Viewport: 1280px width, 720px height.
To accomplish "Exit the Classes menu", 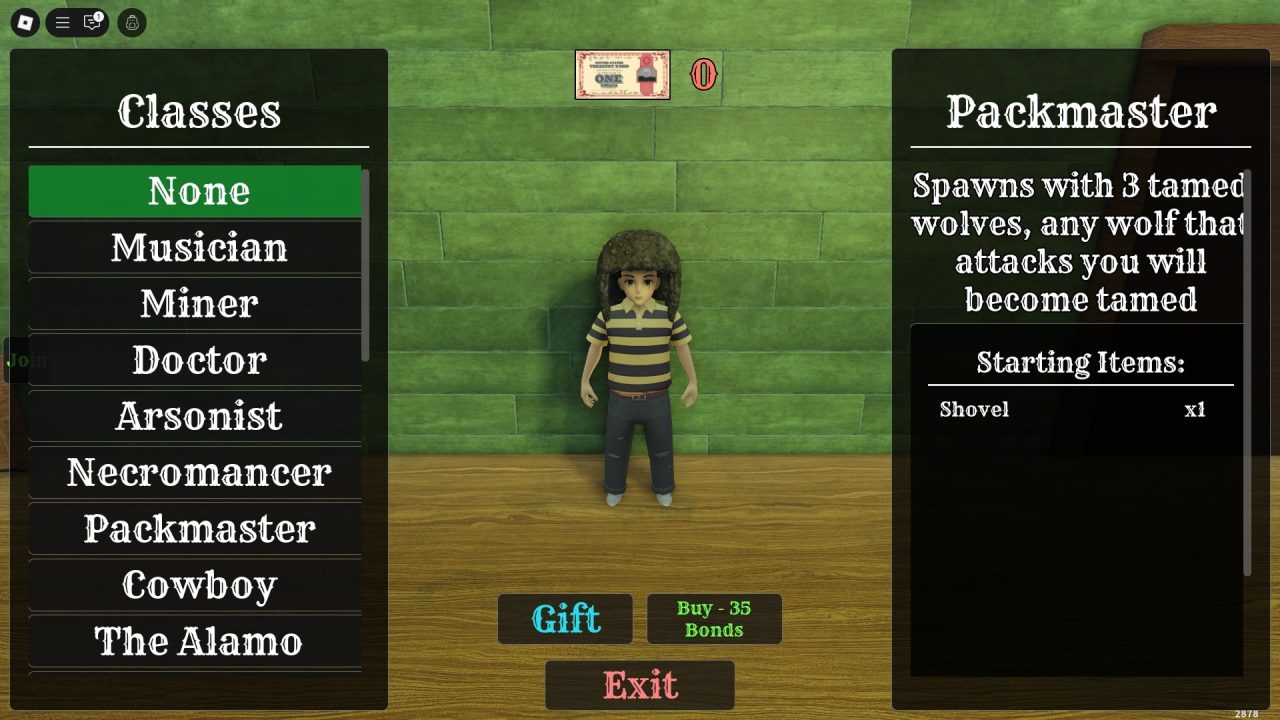I will click(x=639, y=685).
